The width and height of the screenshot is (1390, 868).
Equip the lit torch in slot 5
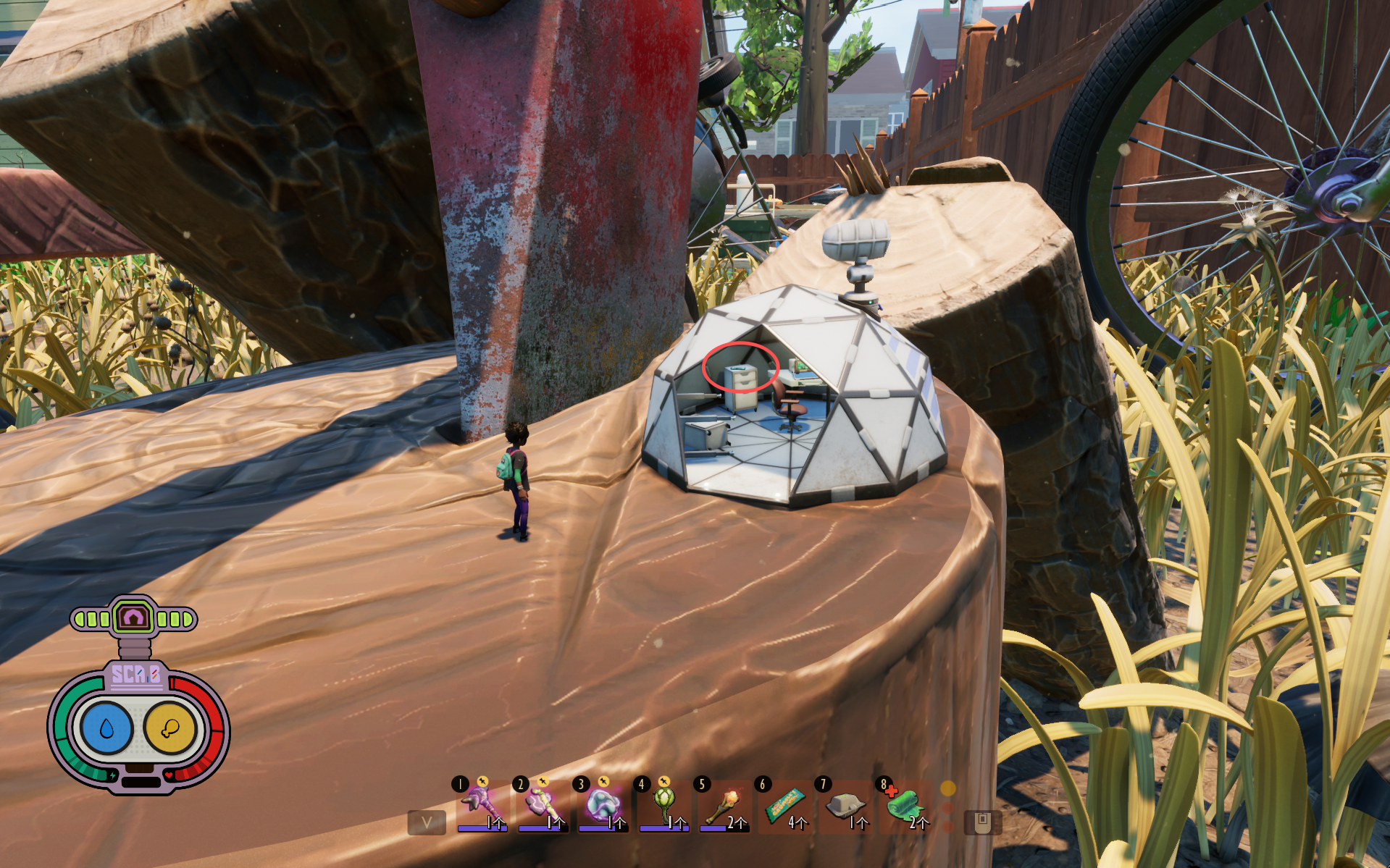point(724,805)
